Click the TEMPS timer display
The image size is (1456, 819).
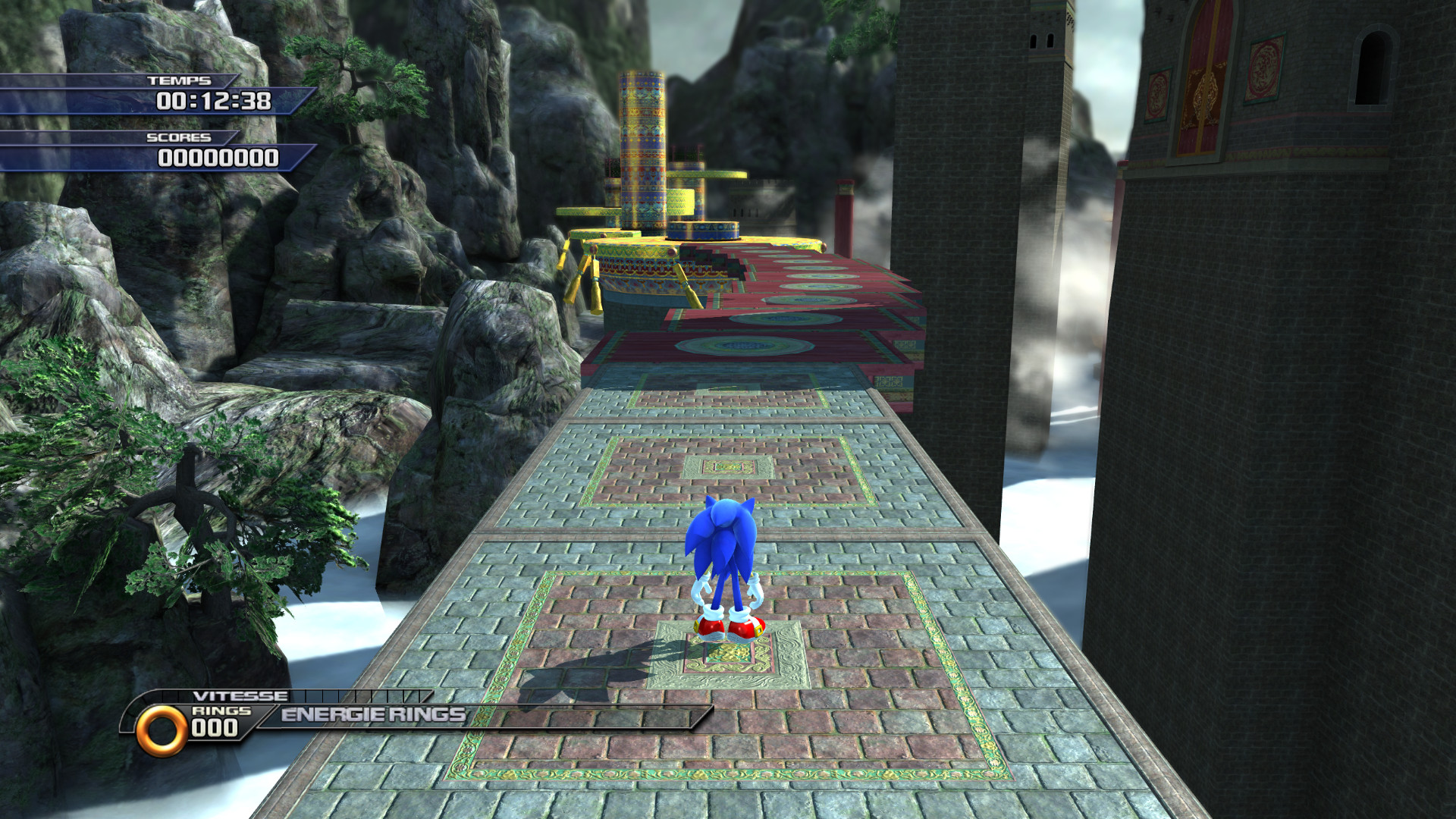tap(215, 99)
